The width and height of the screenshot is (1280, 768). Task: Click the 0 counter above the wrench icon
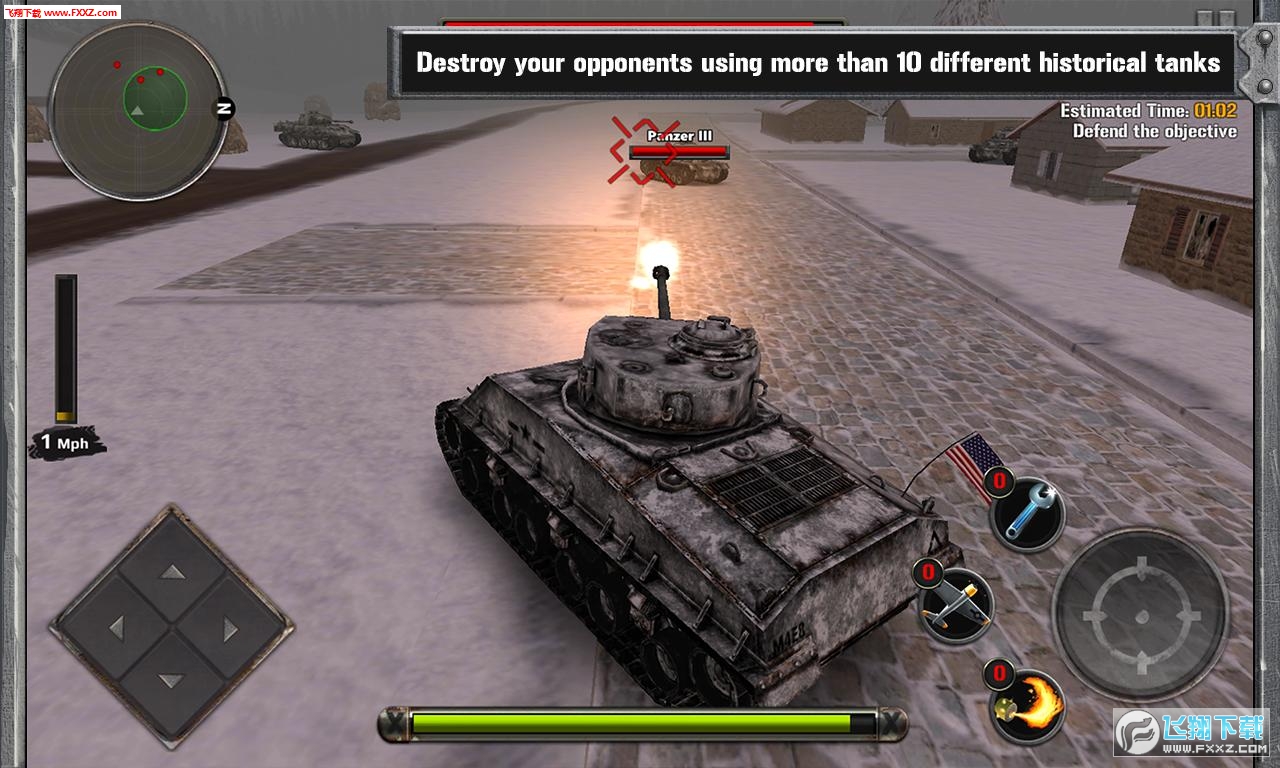pos(997,479)
